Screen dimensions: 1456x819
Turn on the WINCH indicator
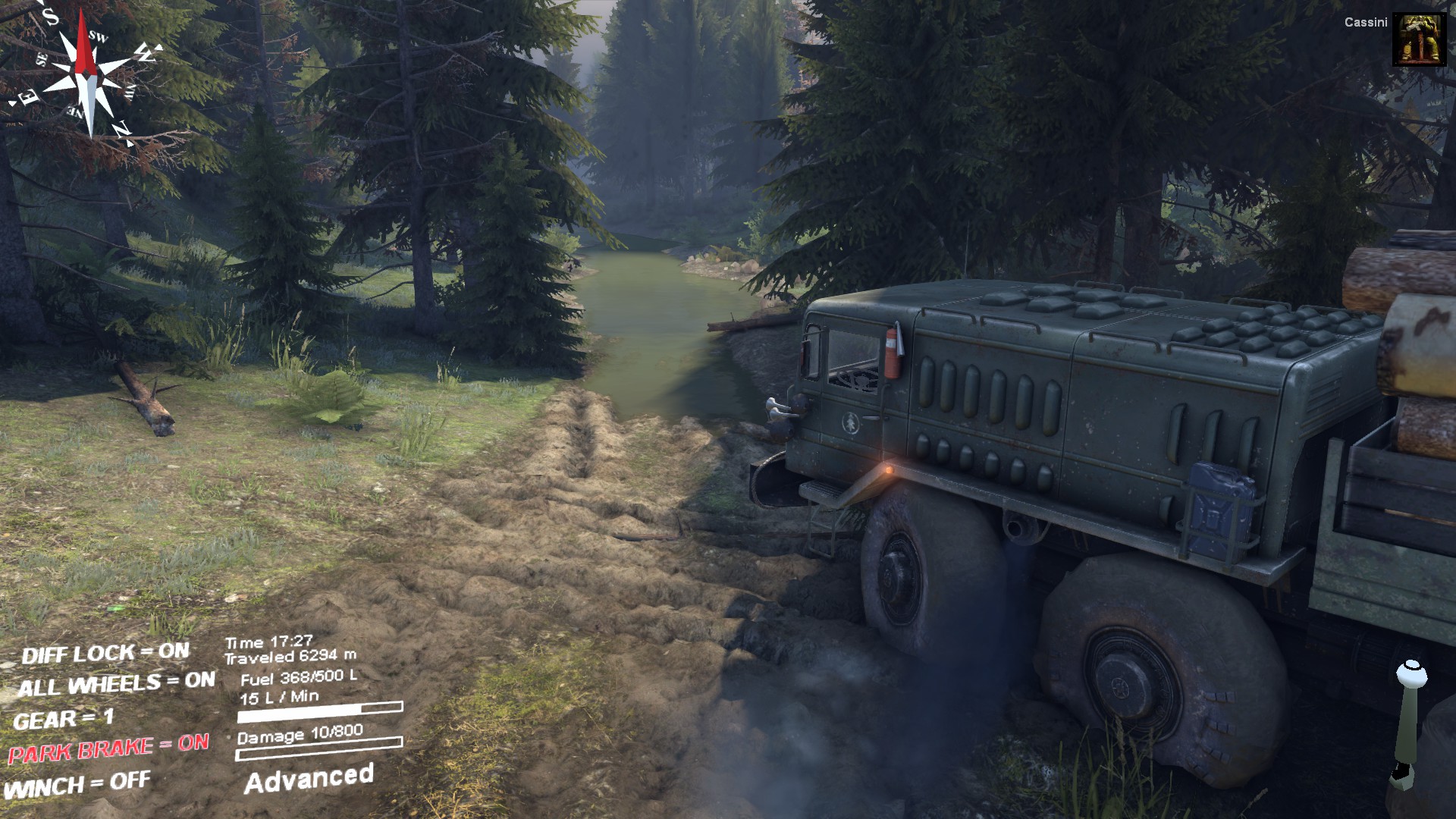pyautogui.click(x=77, y=785)
